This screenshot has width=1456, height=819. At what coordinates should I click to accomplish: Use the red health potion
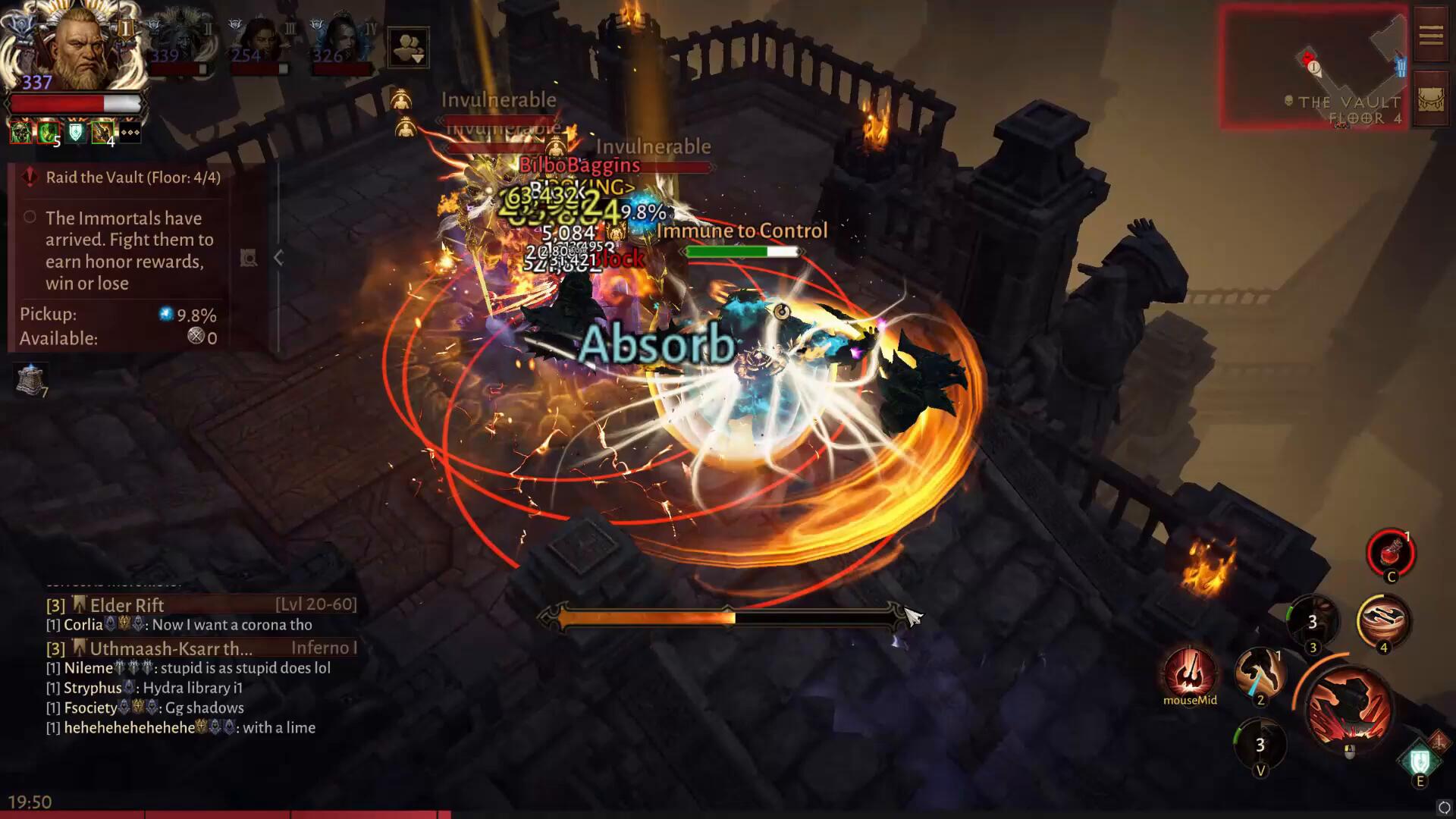(x=1390, y=553)
